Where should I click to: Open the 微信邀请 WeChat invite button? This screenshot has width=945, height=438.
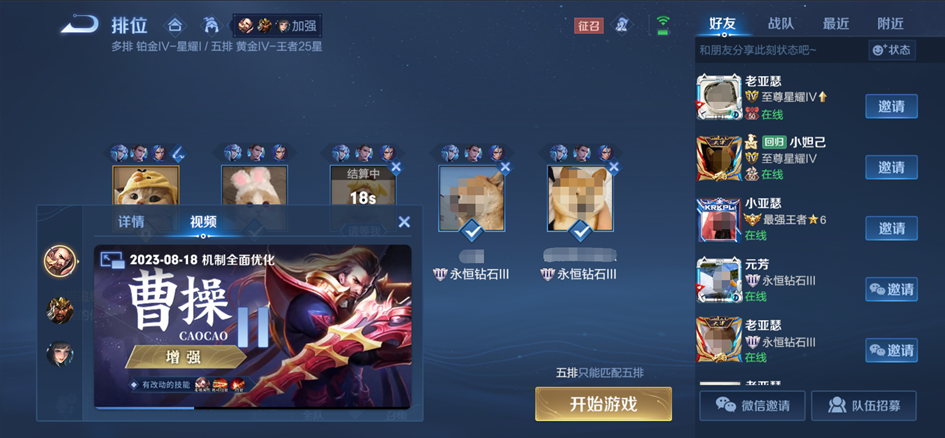pos(752,405)
